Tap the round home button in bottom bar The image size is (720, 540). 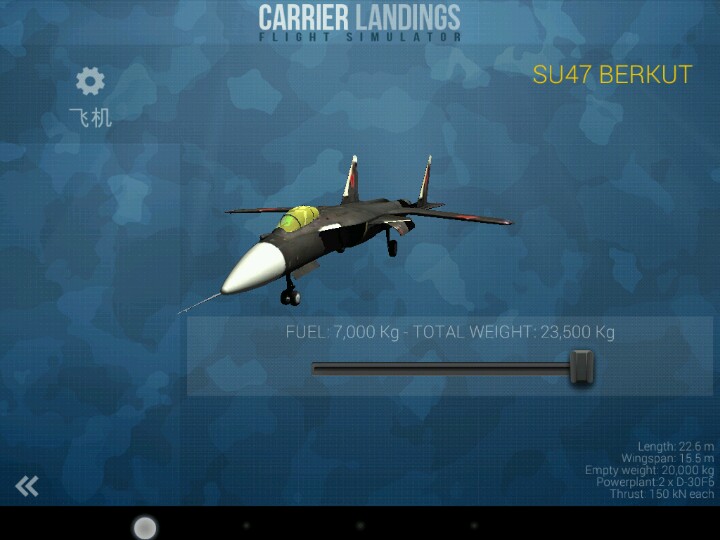(x=145, y=526)
